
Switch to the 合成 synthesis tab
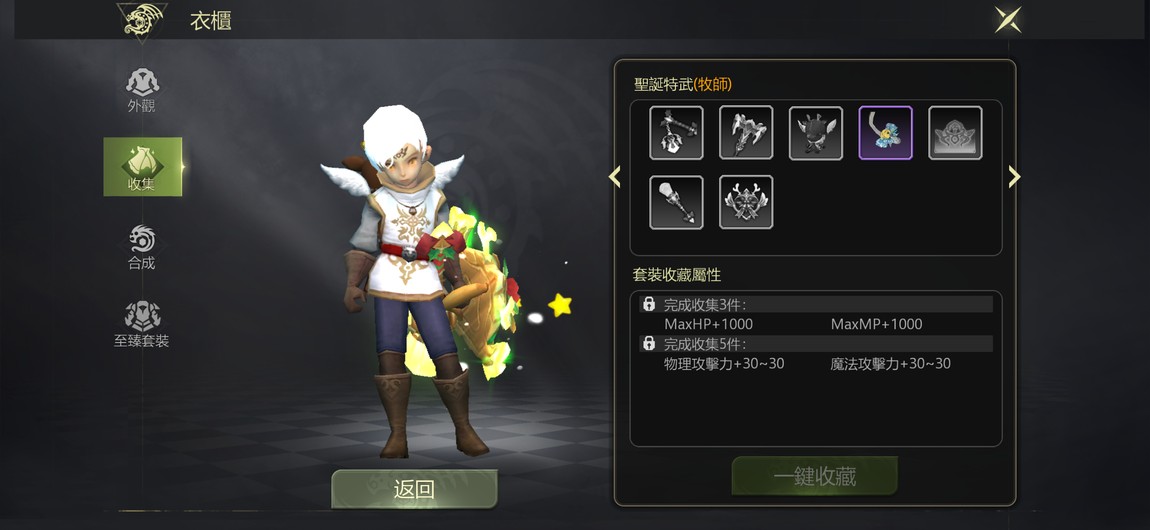[x=142, y=247]
